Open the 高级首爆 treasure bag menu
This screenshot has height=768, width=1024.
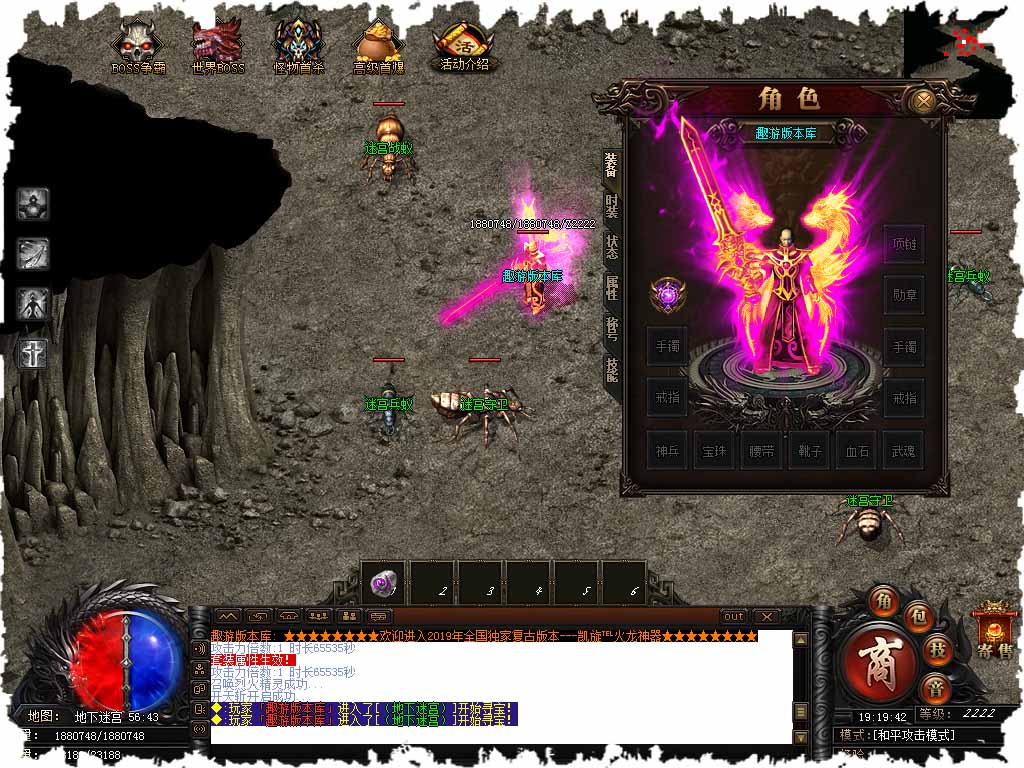(379, 45)
